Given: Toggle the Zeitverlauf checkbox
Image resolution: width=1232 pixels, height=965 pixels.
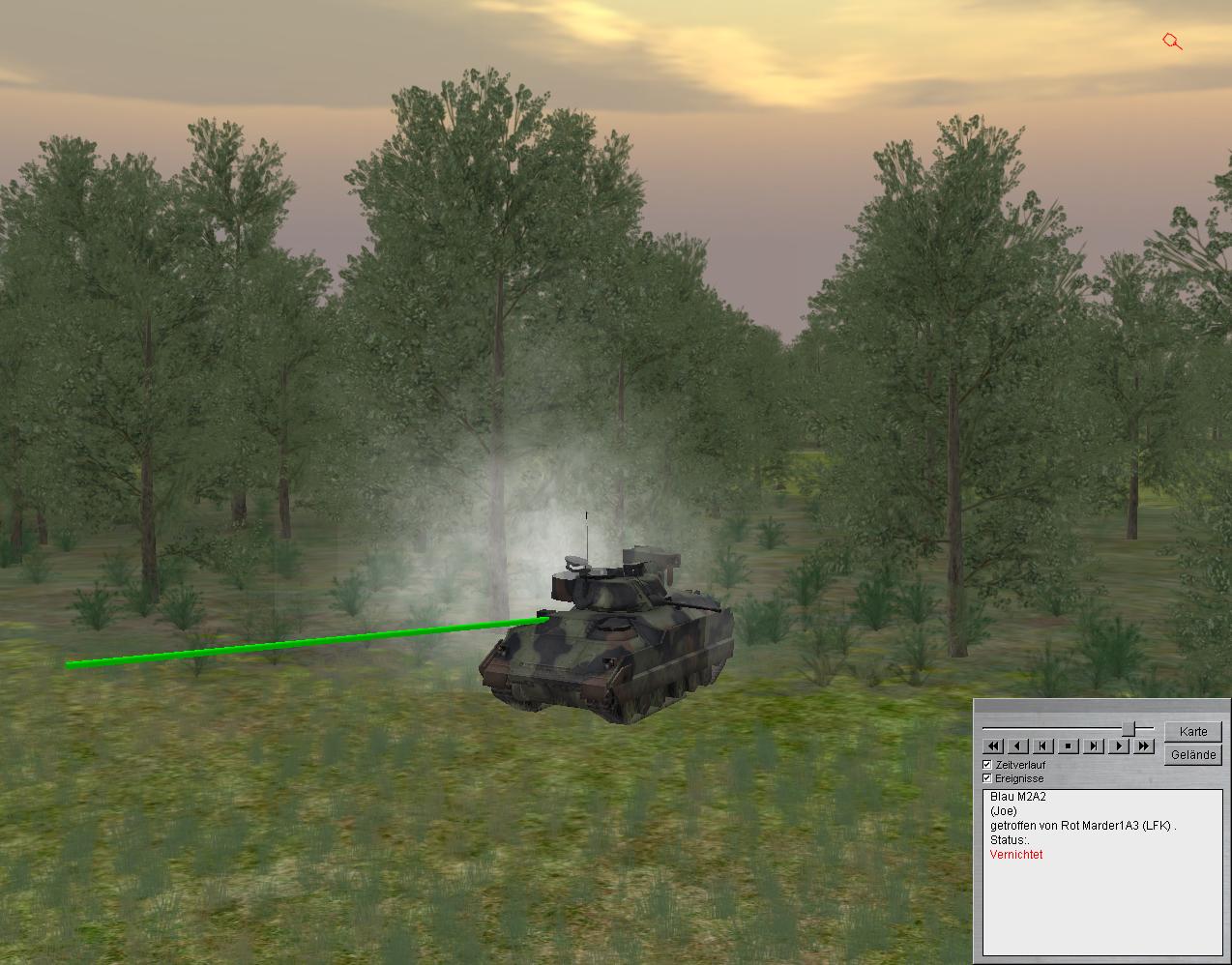Looking at the screenshot, I should (x=987, y=765).
